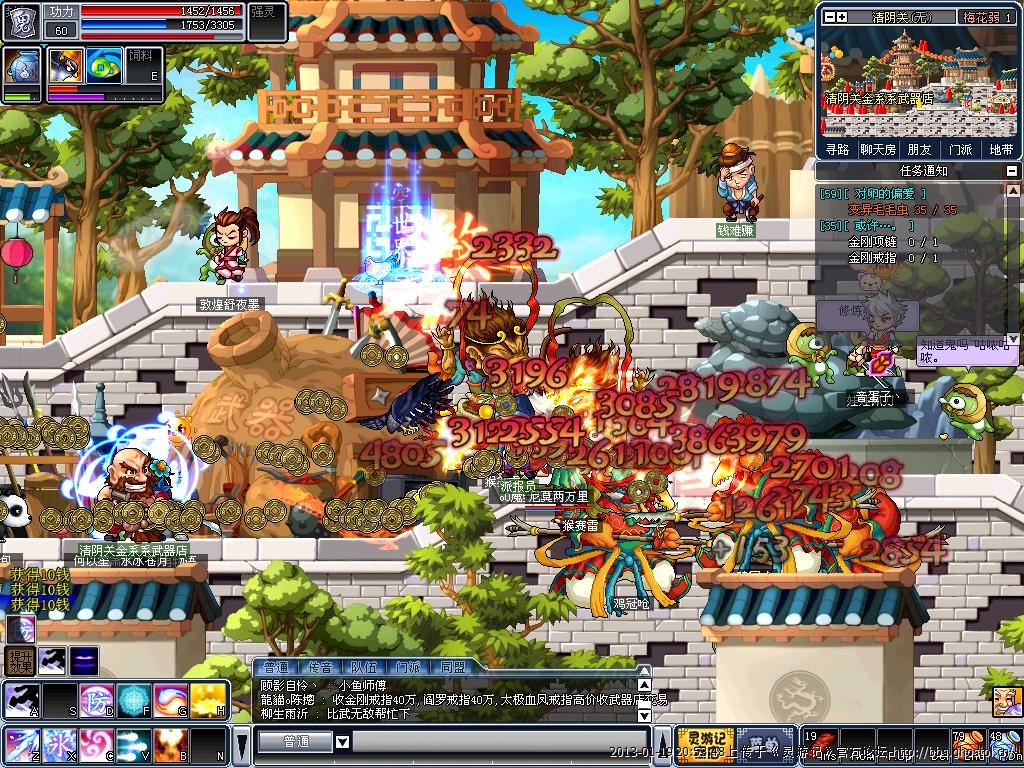This screenshot has height=768, width=1024.
Task: Open the 聊天房 chat room button
Action: [878, 149]
